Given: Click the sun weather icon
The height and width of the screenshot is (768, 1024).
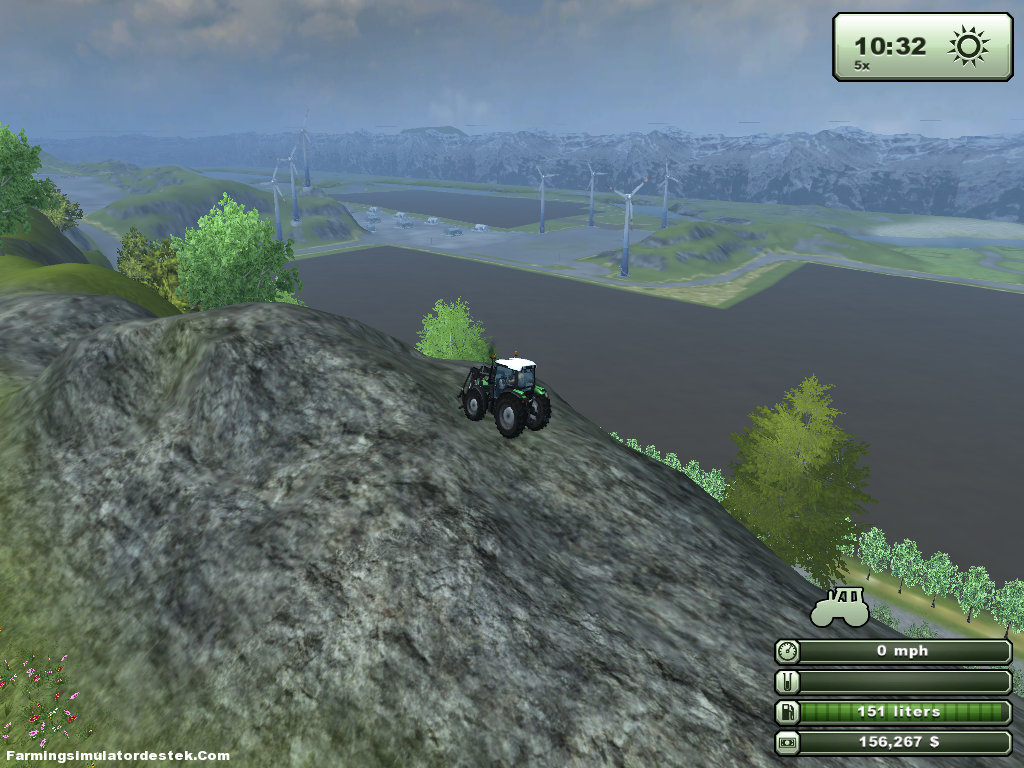Looking at the screenshot, I should (x=968, y=46).
